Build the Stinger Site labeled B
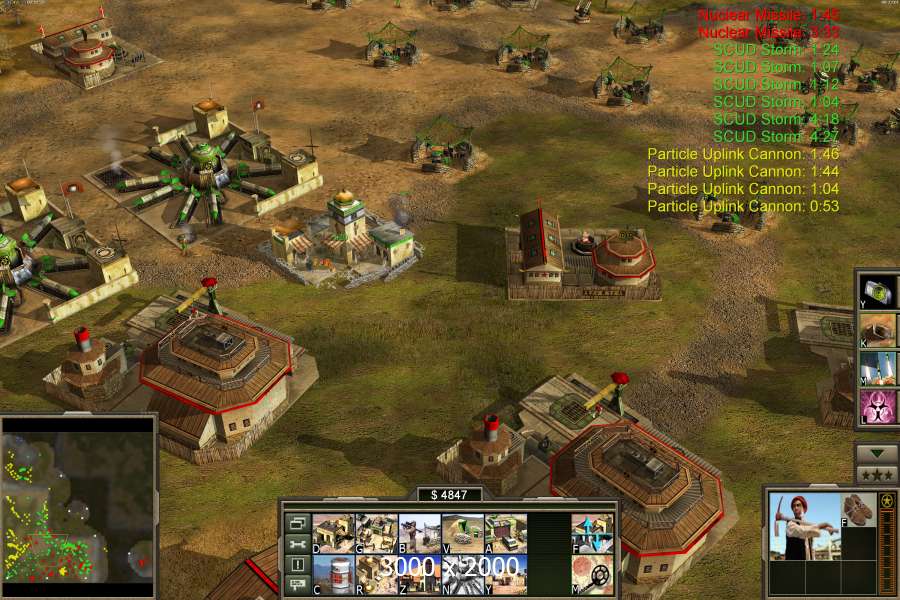This screenshot has width=900, height=600. (420, 534)
